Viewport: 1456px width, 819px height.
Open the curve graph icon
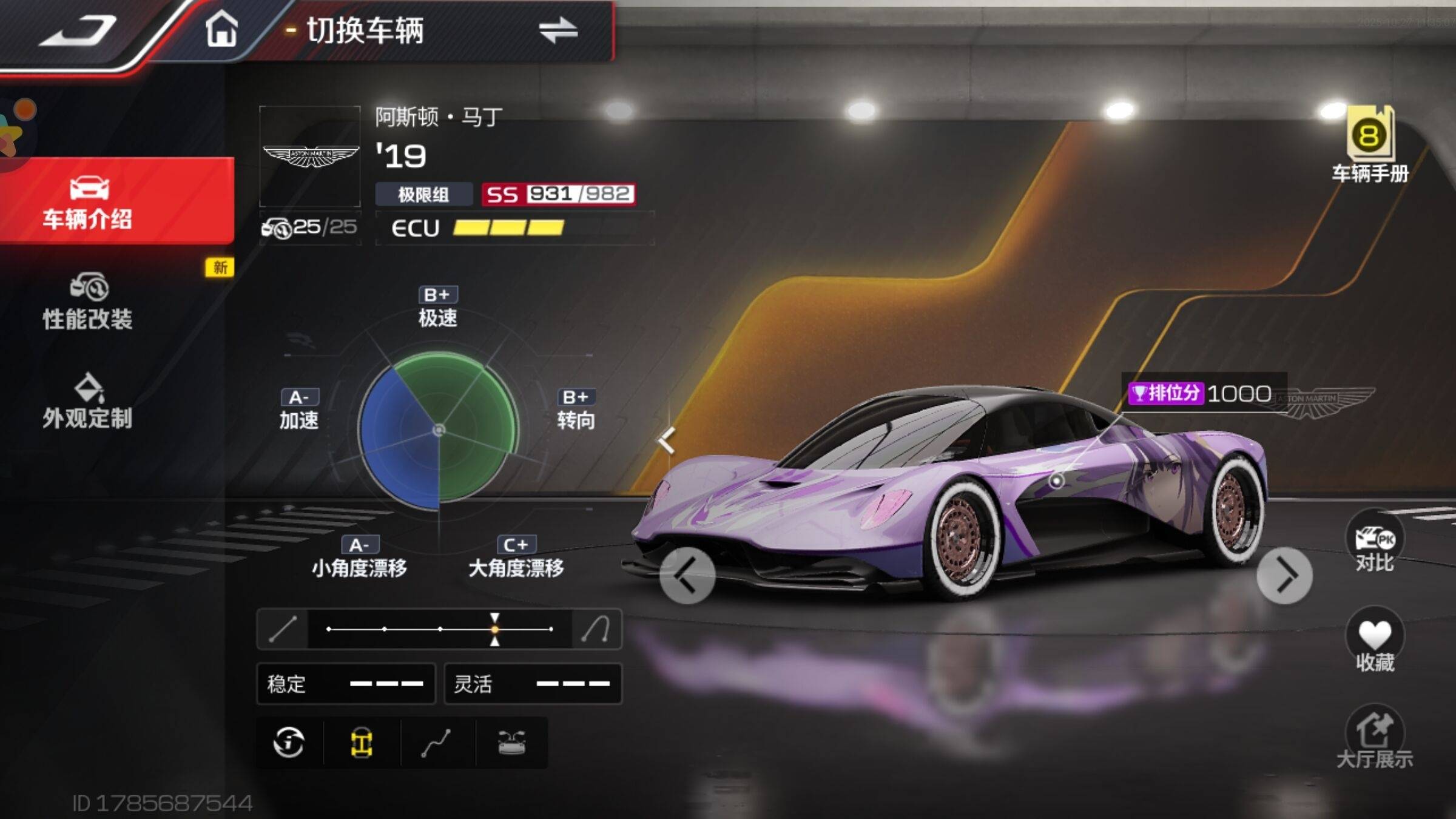pyautogui.click(x=436, y=742)
